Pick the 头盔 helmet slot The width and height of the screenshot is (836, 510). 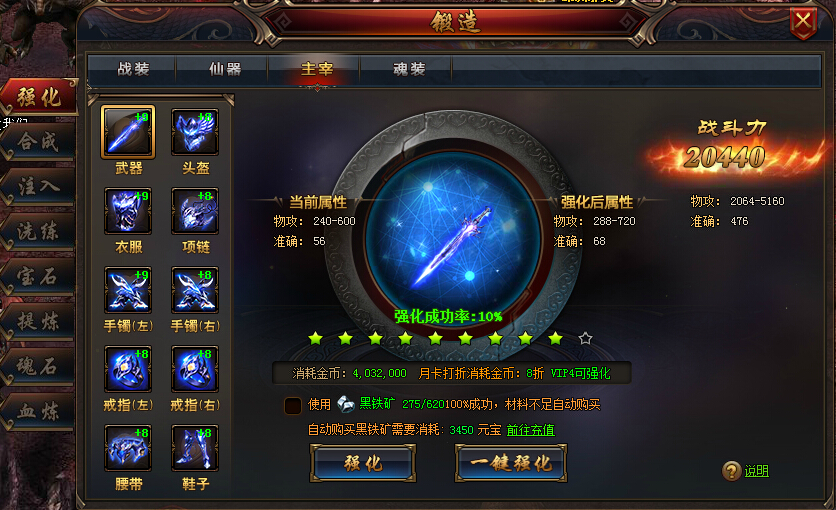(195, 132)
